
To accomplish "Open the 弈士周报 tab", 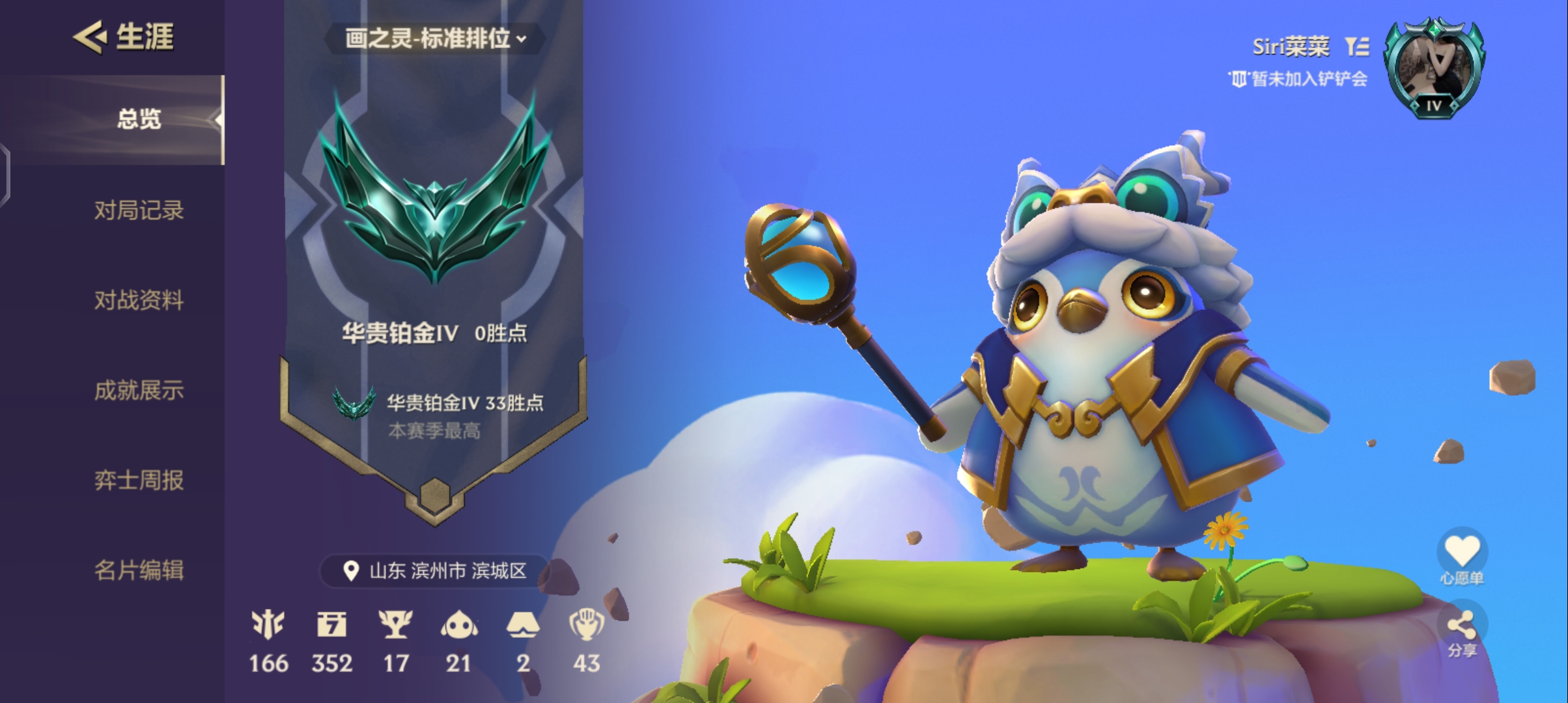I will pos(138,480).
